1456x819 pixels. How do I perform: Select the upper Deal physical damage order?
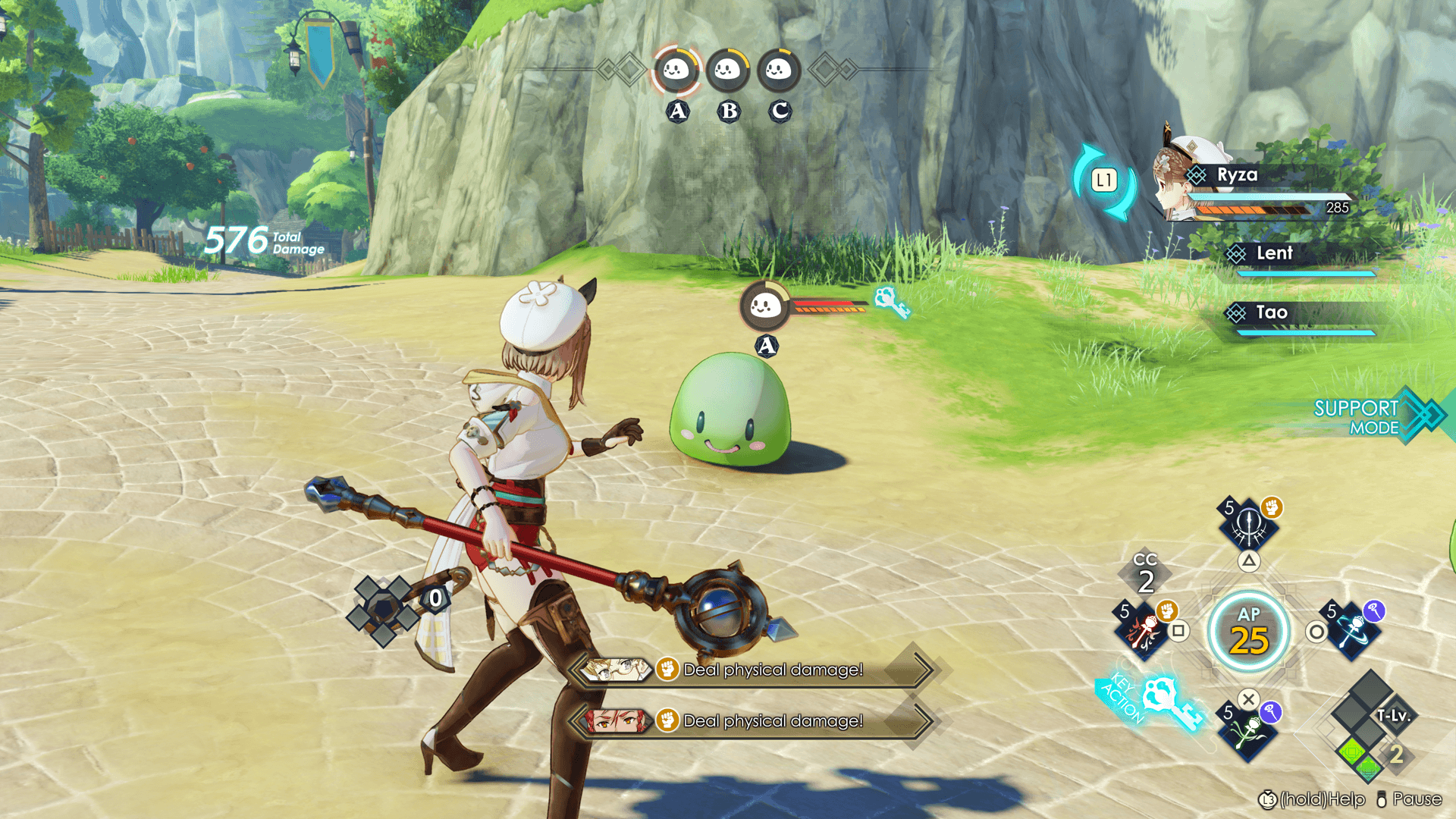click(755, 670)
